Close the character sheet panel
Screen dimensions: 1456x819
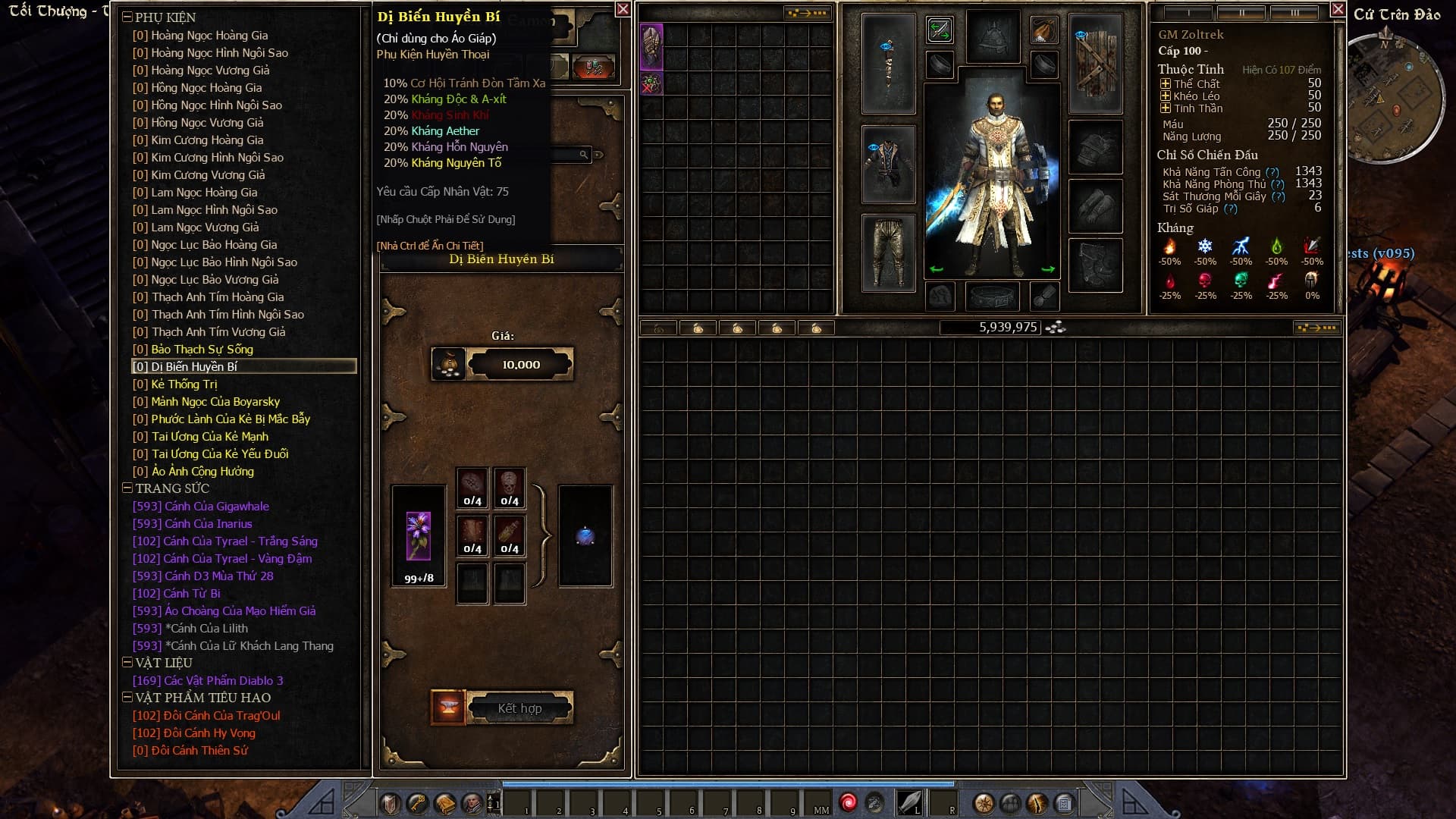pyautogui.click(x=1338, y=9)
